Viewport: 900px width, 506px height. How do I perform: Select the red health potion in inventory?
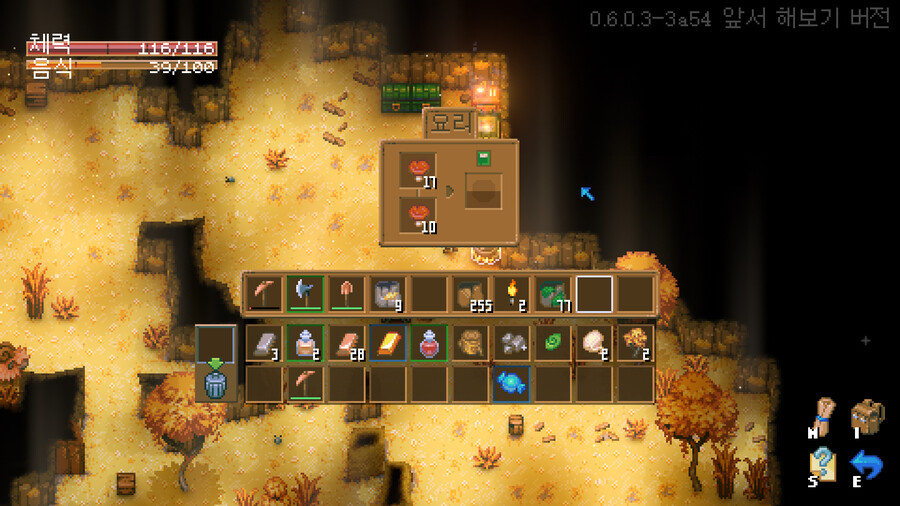[428, 343]
